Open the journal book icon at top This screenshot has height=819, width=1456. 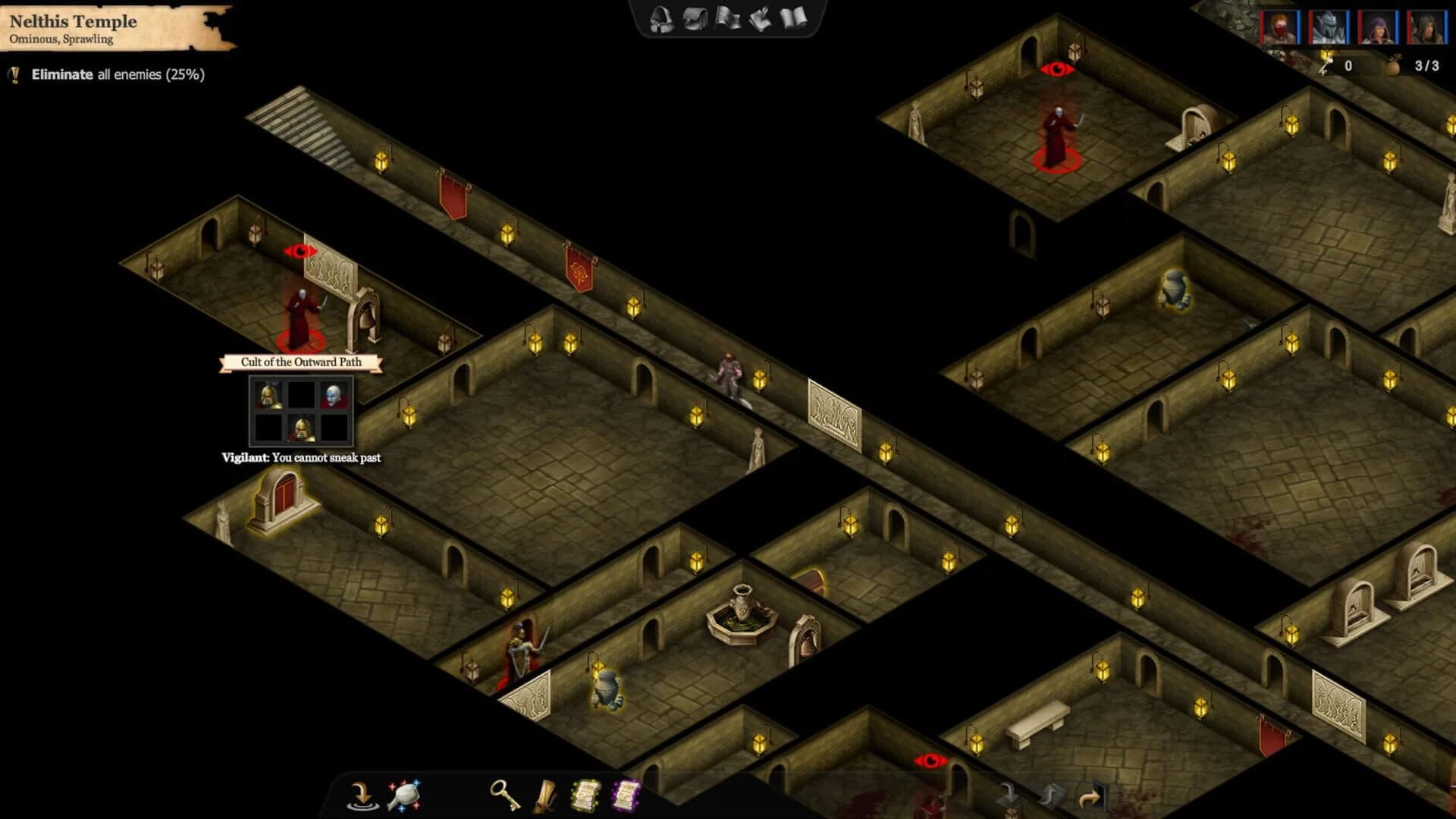pos(795,19)
